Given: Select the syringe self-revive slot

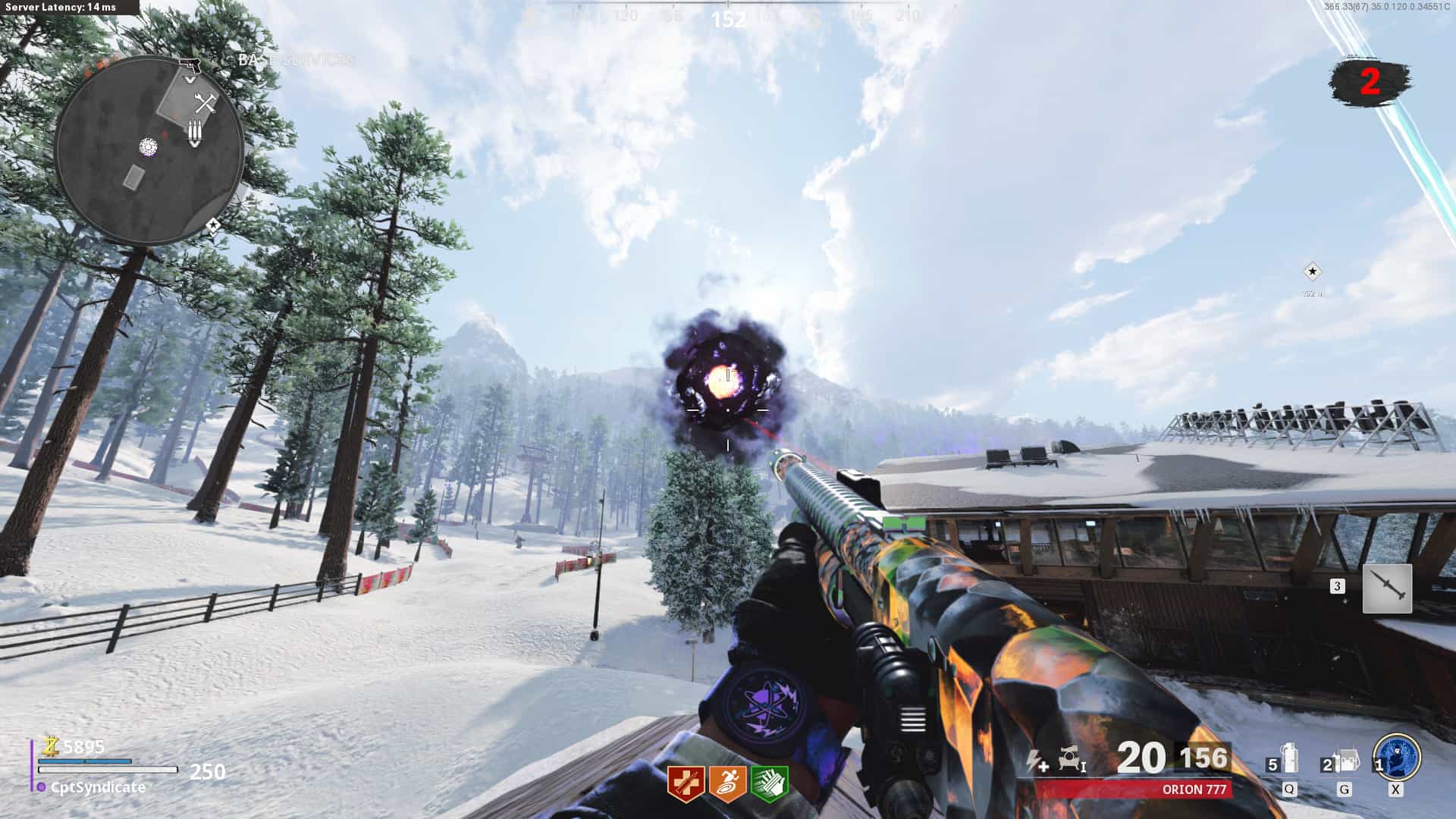Looking at the screenshot, I should pyautogui.click(x=1387, y=588).
